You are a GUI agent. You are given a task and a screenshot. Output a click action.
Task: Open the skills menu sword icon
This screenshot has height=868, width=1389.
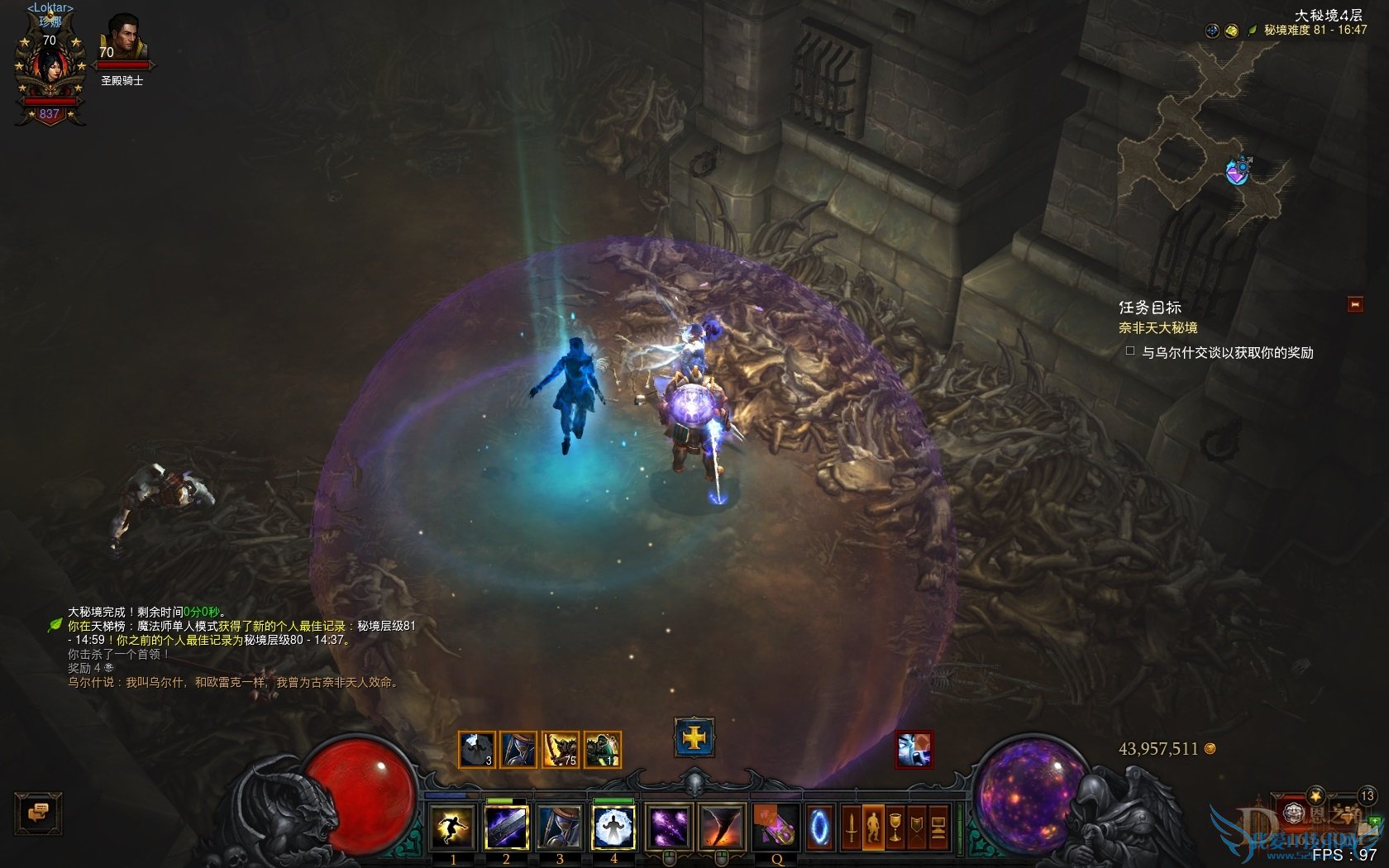851,827
